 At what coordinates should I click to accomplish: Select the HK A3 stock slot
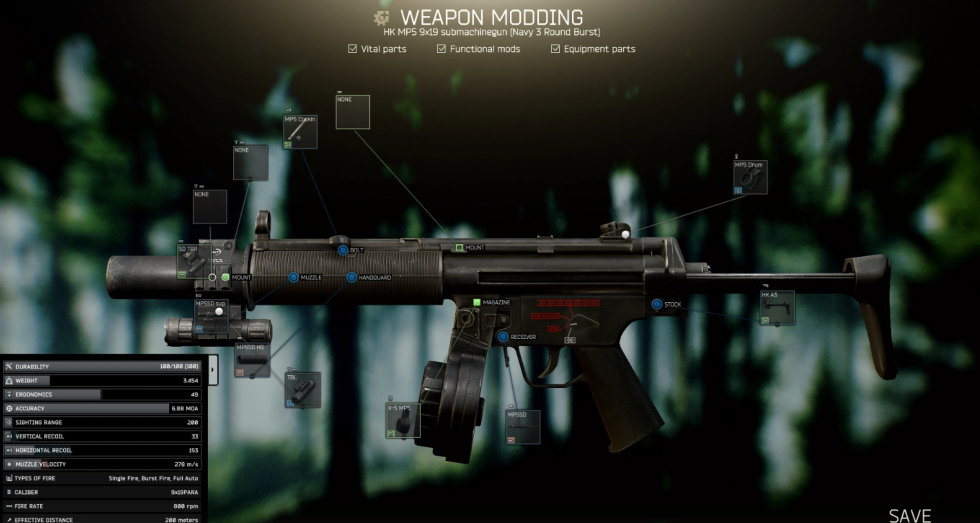[x=777, y=307]
